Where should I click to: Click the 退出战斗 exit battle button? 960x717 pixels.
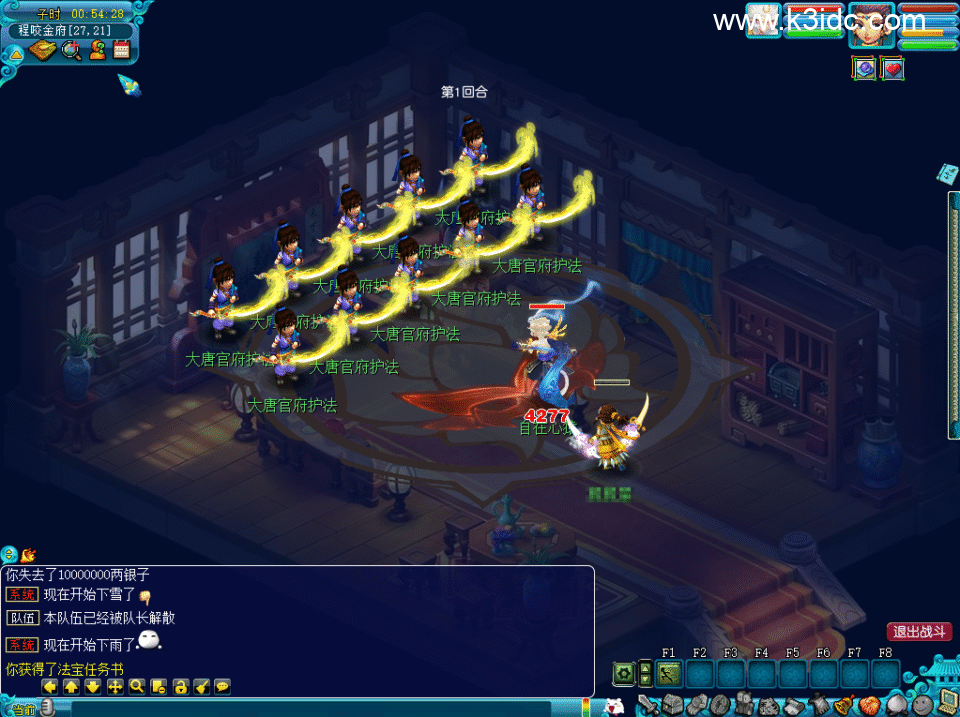918,632
